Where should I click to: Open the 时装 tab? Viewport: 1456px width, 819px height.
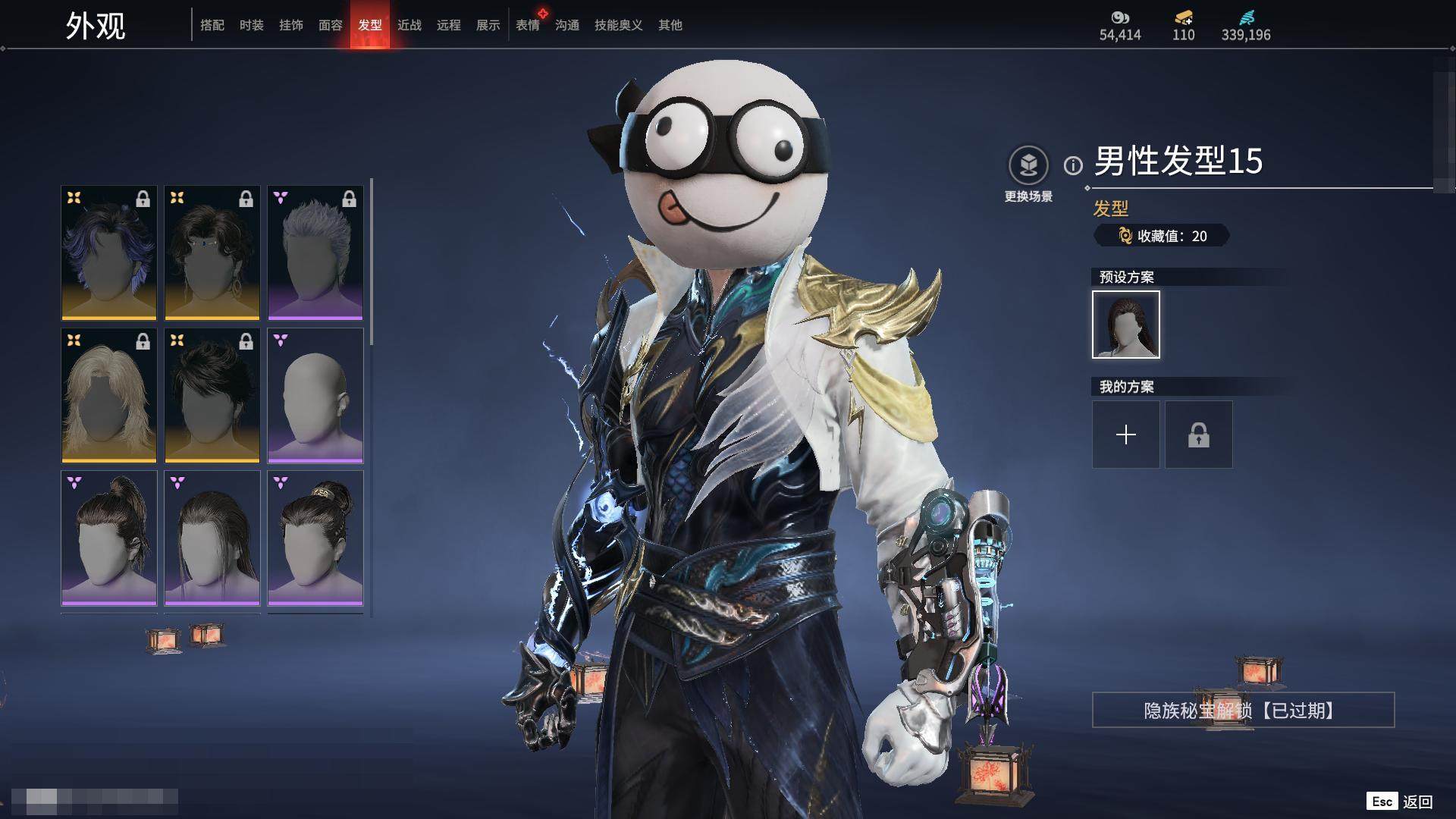point(252,25)
